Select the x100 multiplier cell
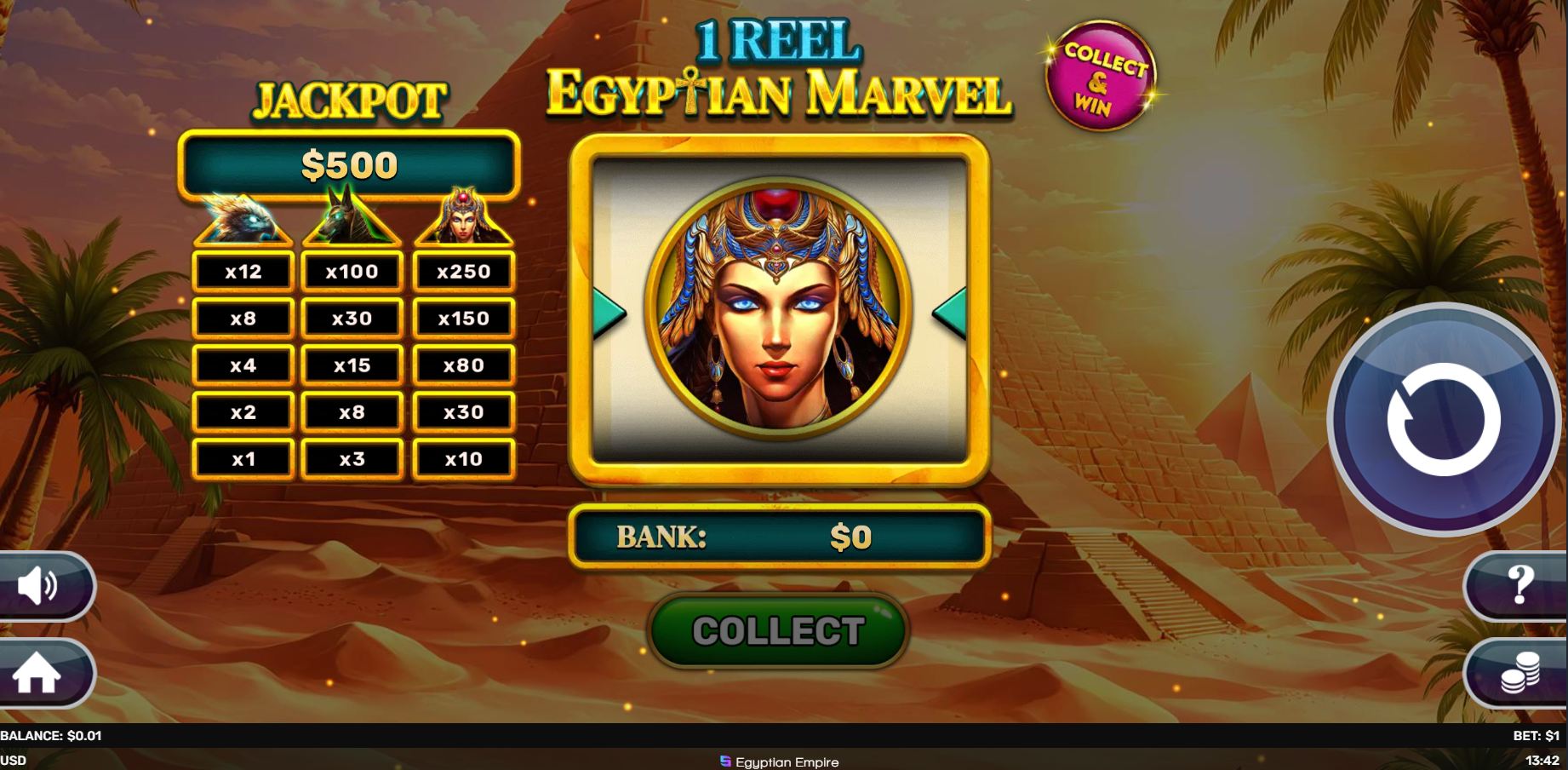 (x=352, y=272)
